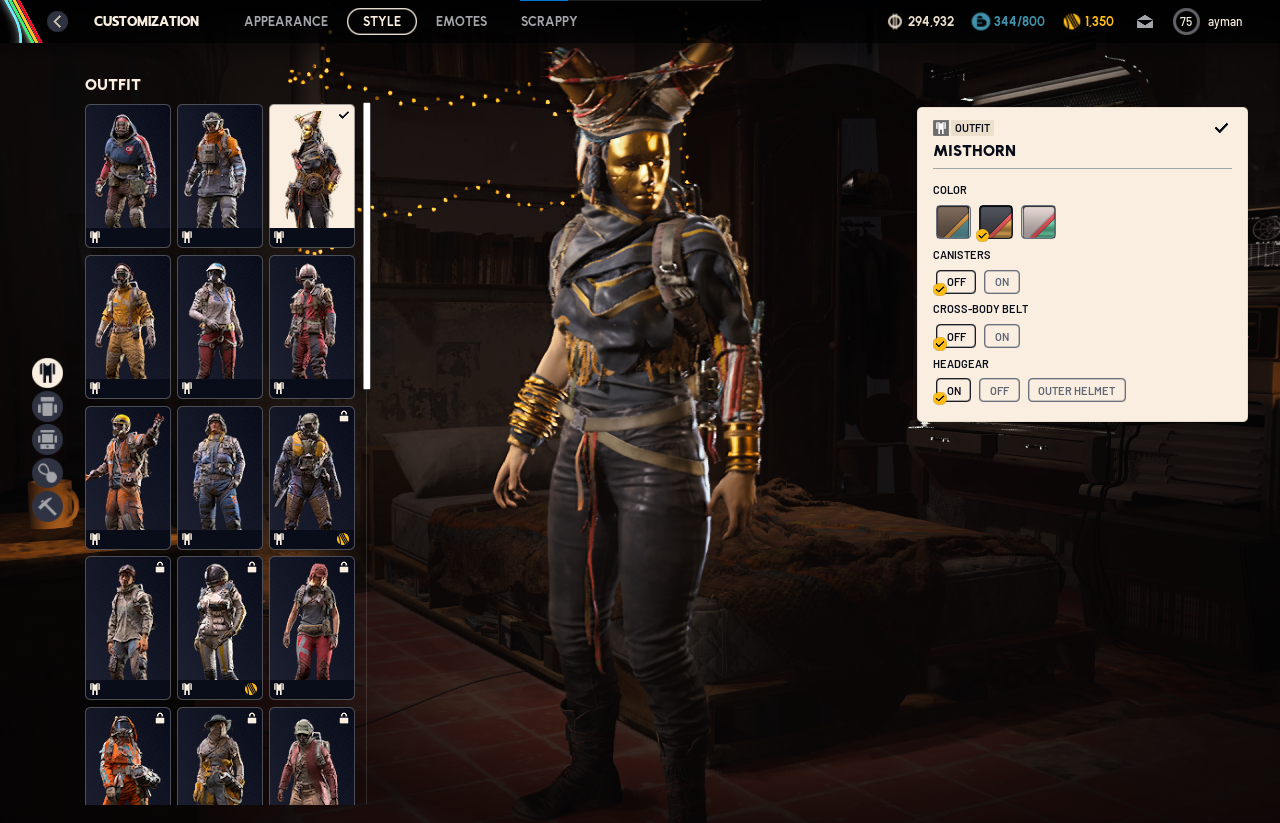Open the mail inbox icon
The height and width of the screenshot is (823, 1280).
coord(1145,22)
